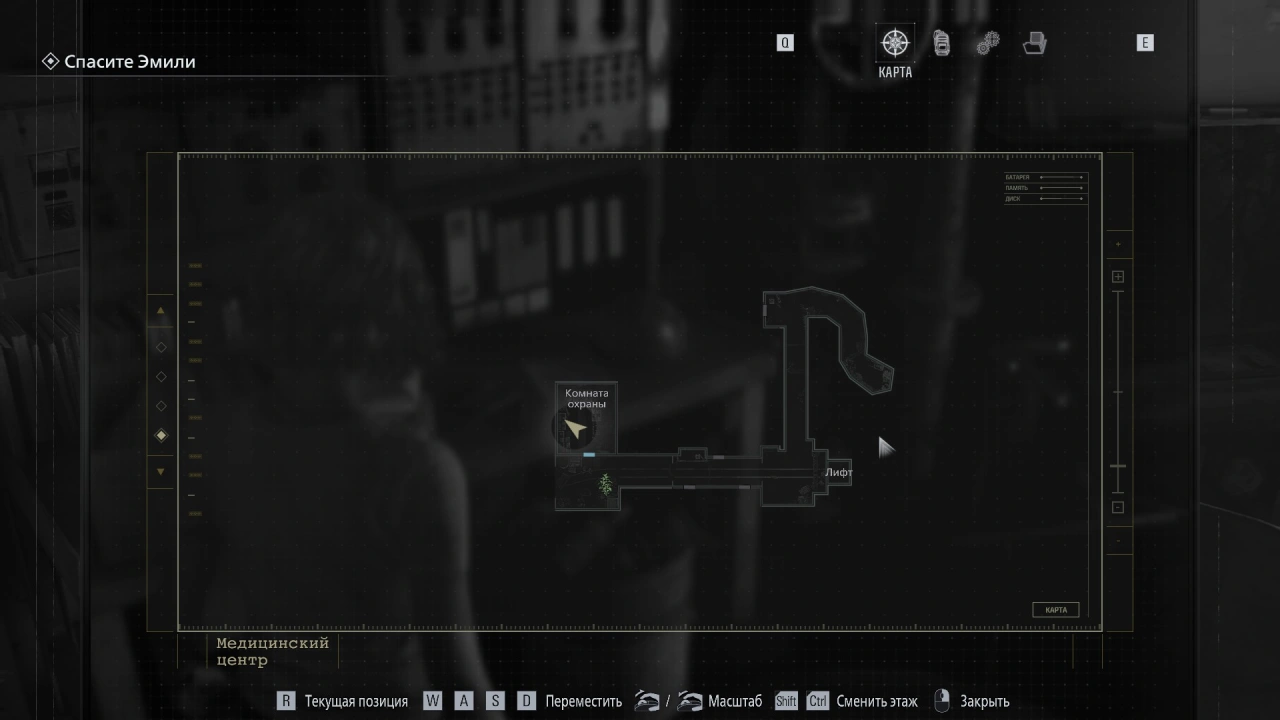The image size is (1280, 720).
Task: Switch to the gears tab
Action: point(988,43)
